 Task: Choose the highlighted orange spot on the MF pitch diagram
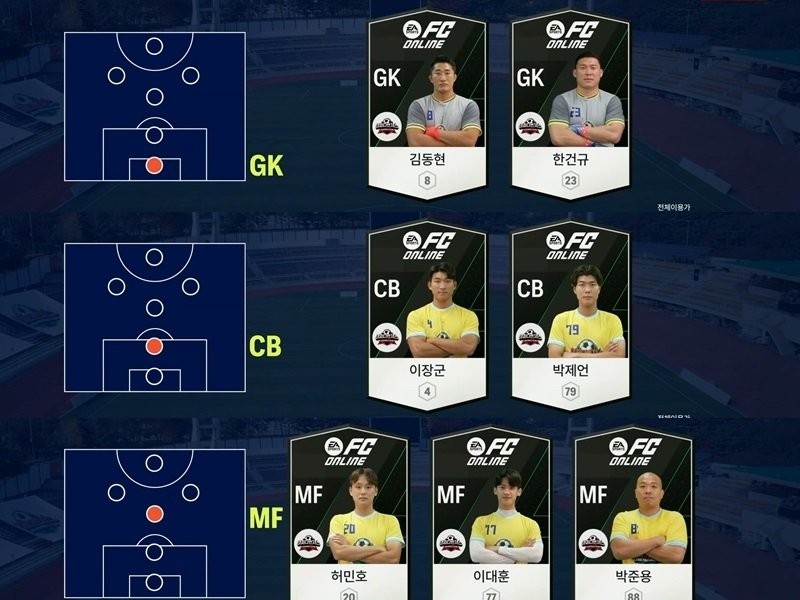(x=154, y=514)
